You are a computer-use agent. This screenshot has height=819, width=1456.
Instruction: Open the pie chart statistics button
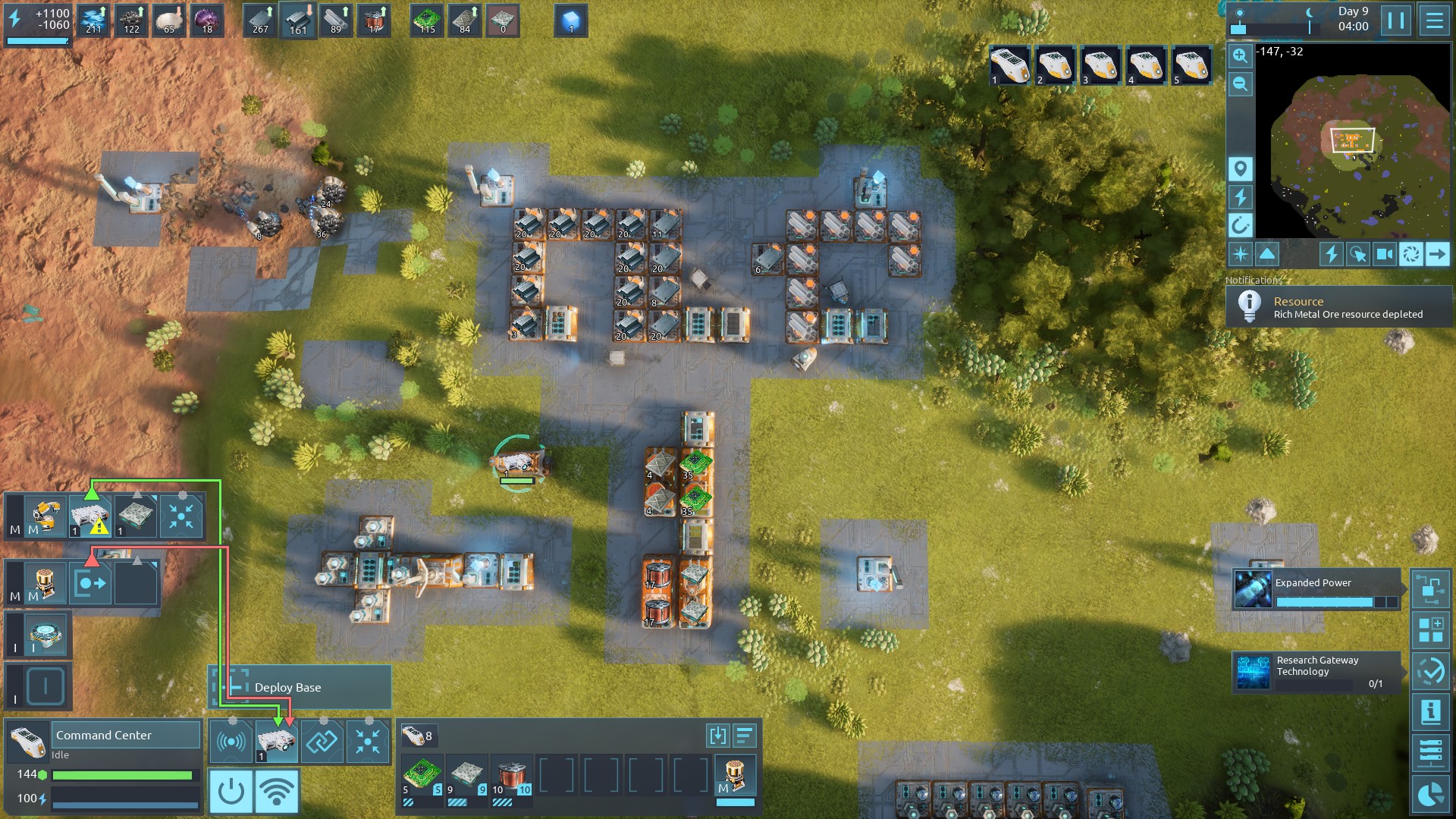coord(1430,794)
